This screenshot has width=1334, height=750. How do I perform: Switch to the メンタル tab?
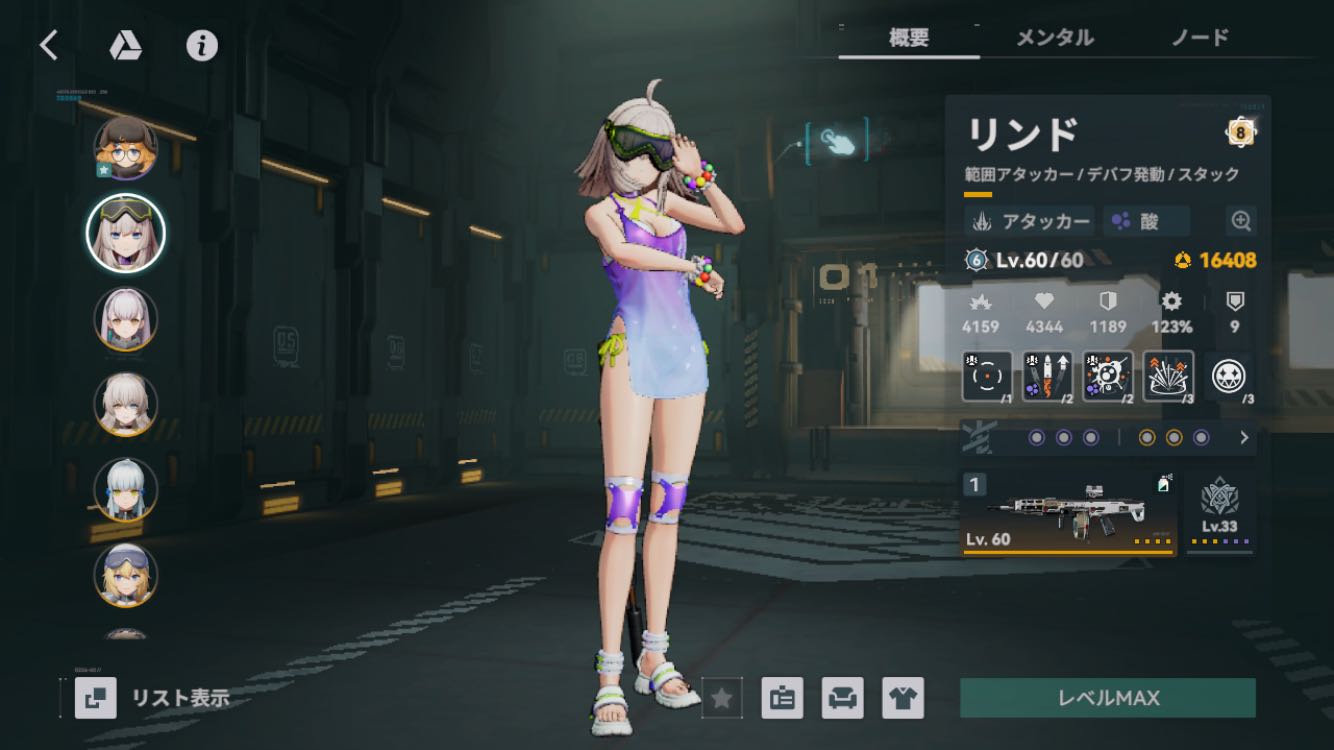(1054, 38)
